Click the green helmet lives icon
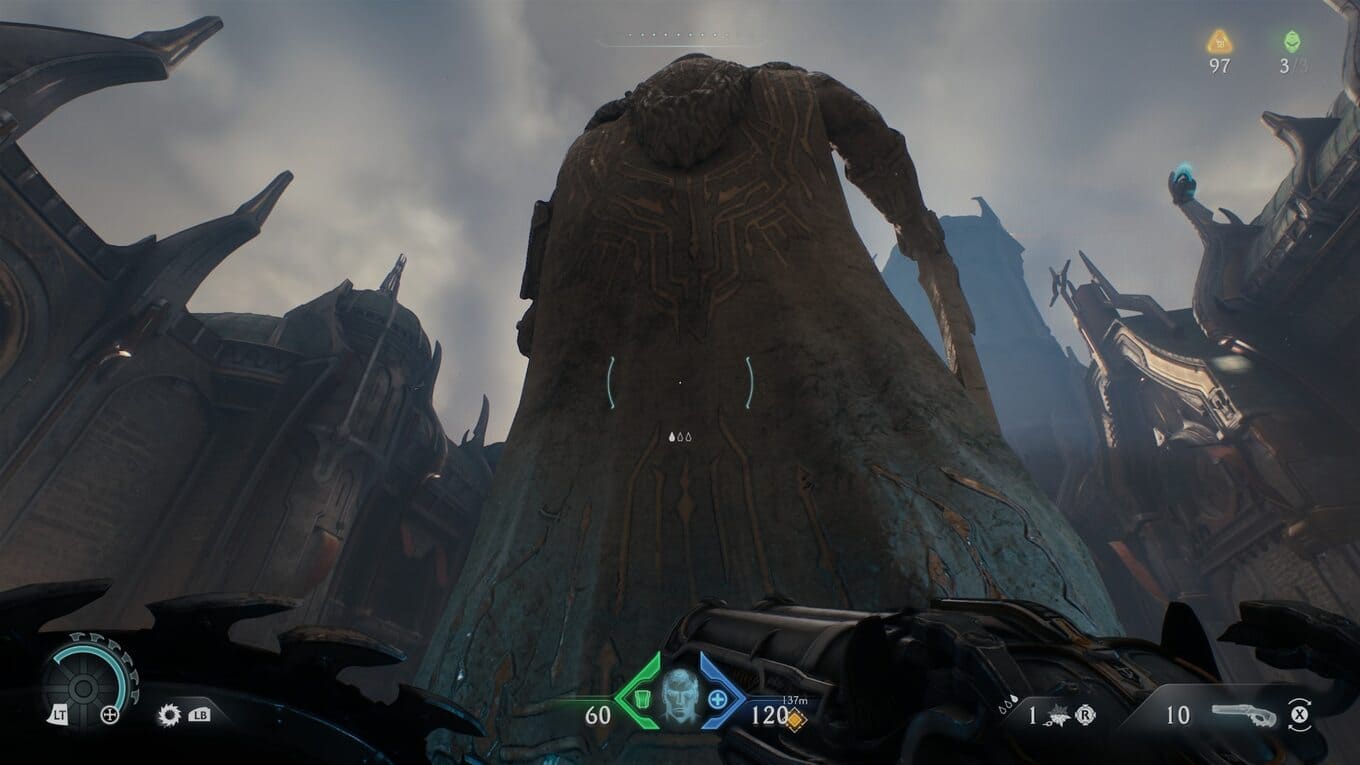Viewport: 1360px width, 765px height. (x=1293, y=42)
